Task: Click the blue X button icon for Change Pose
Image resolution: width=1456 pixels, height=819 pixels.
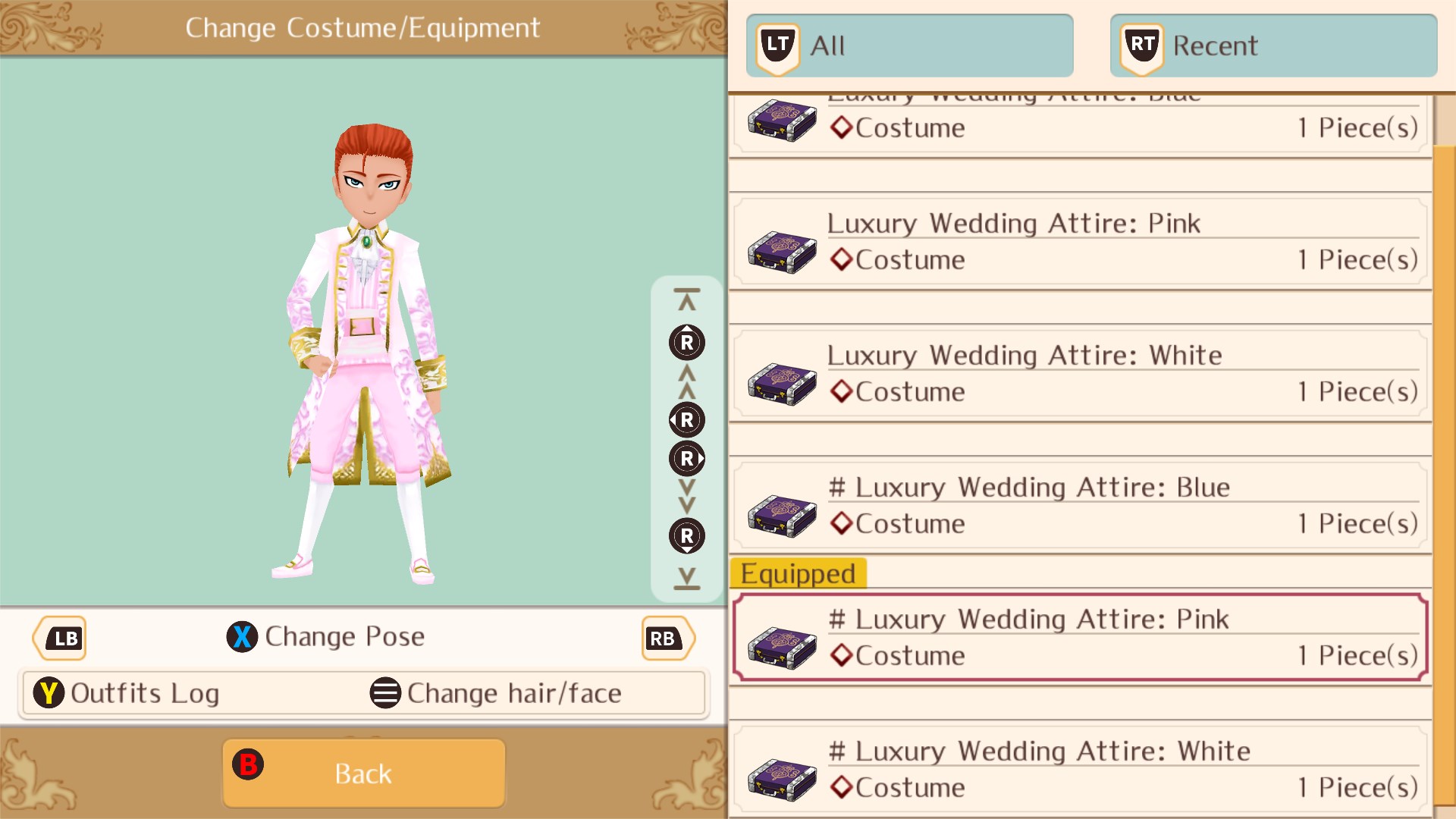Action: tap(242, 637)
